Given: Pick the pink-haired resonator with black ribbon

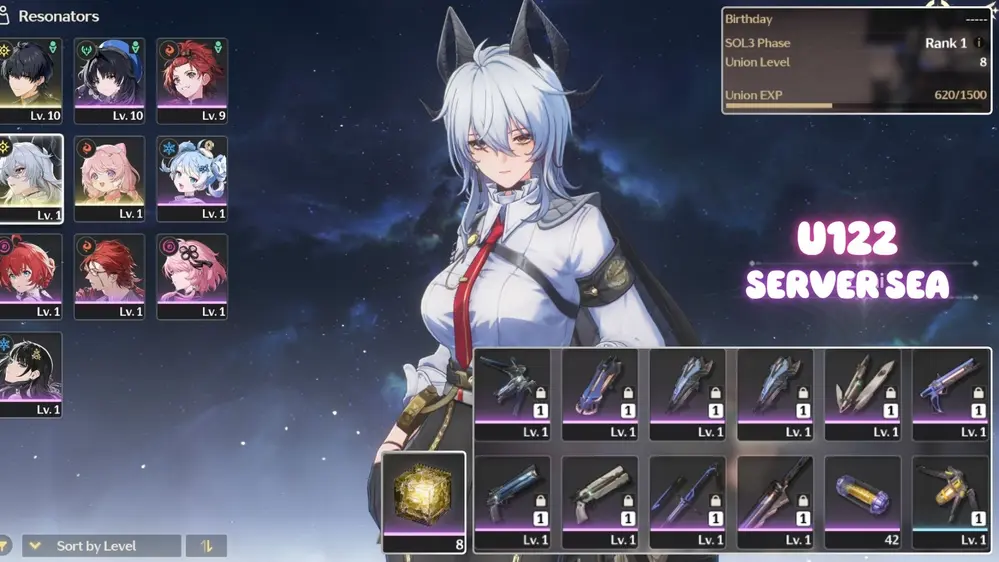Looking at the screenshot, I should coord(191,276).
